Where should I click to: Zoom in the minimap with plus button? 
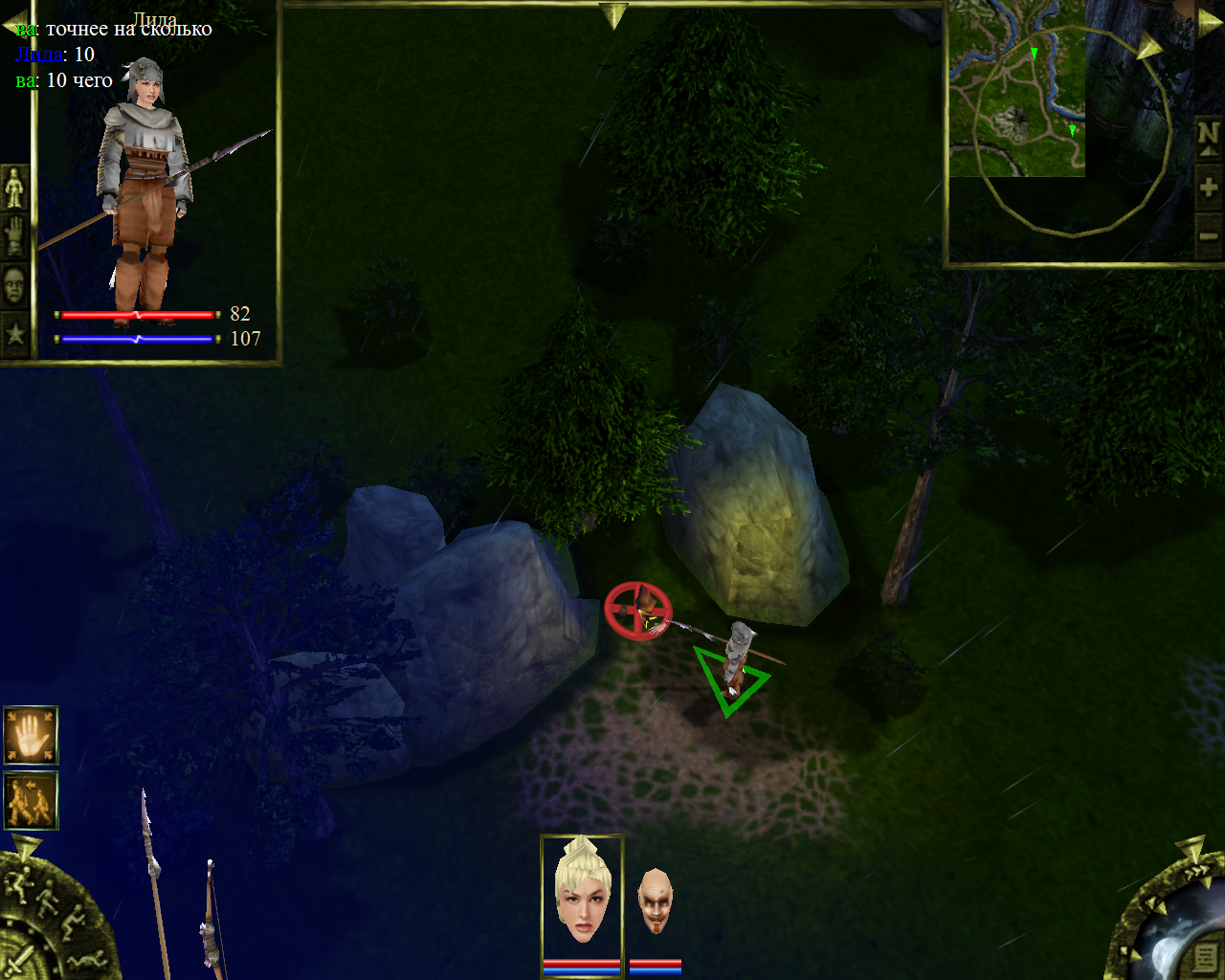[x=1209, y=188]
